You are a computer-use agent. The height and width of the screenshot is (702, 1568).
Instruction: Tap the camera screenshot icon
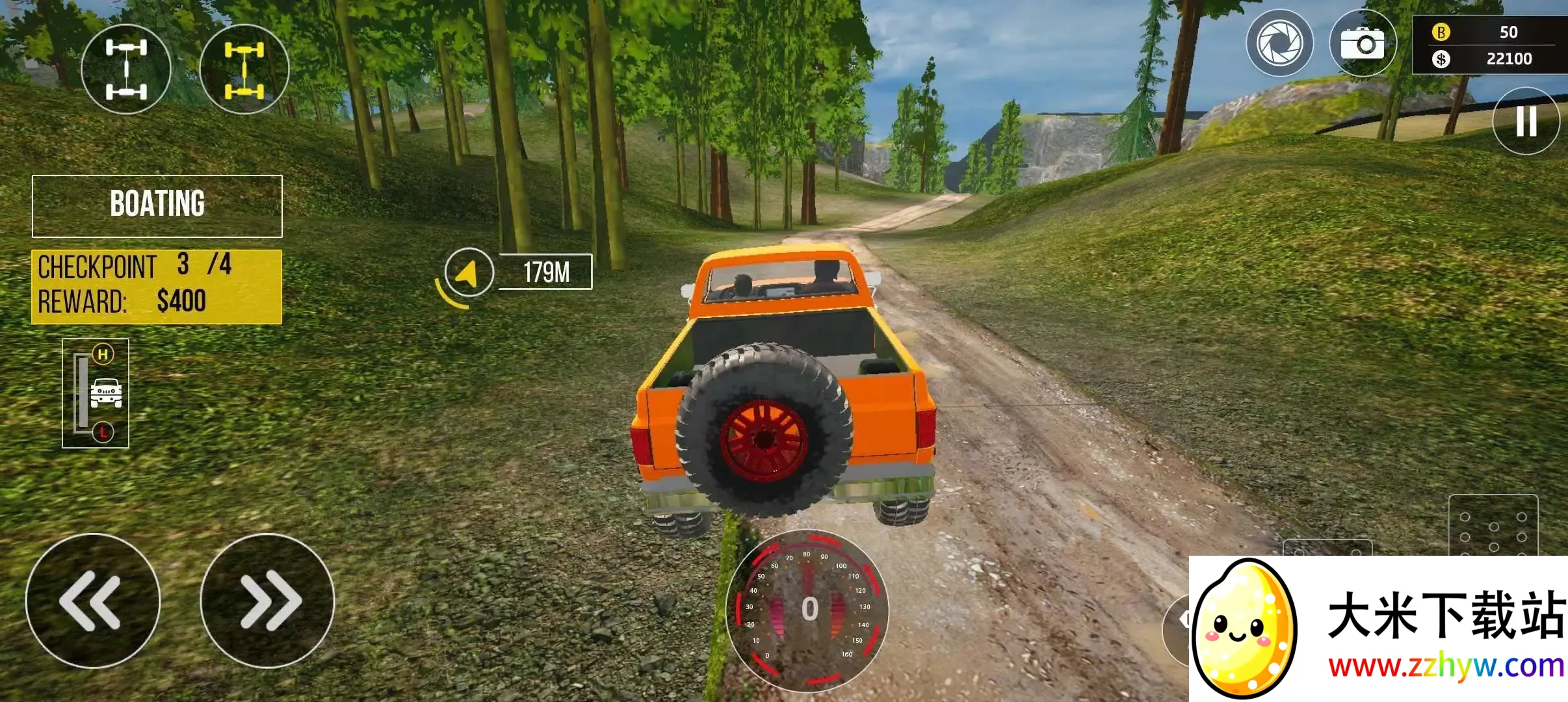(x=1362, y=44)
